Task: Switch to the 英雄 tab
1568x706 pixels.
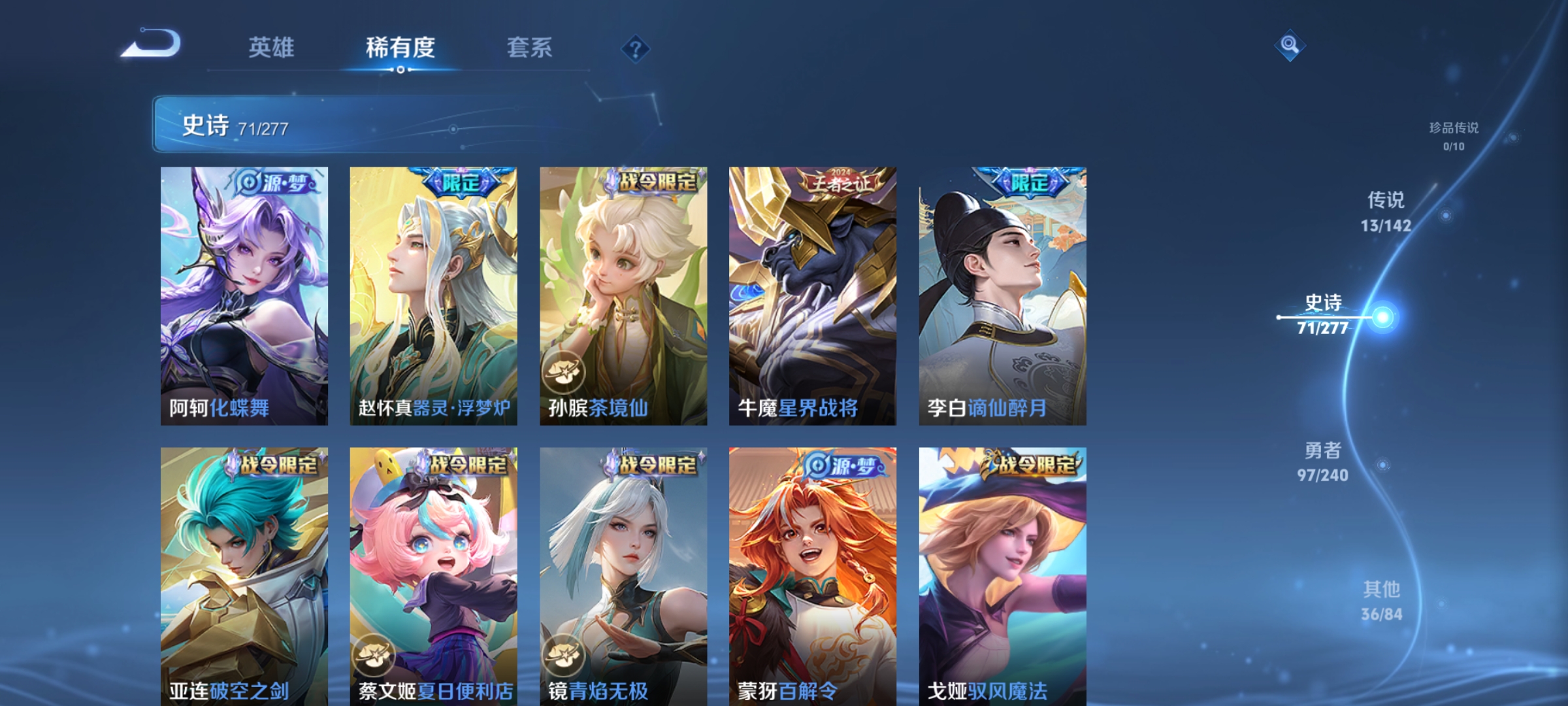Action: [272, 48]
